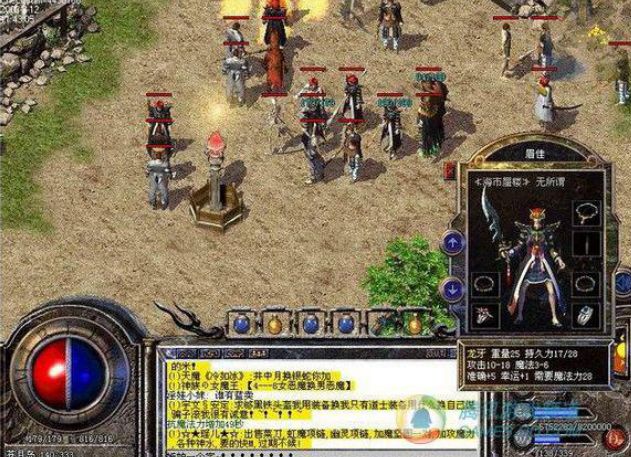Select the left-hand bracelet equipment slot
This screenshot has height=457, width=631.
point(482,283)
